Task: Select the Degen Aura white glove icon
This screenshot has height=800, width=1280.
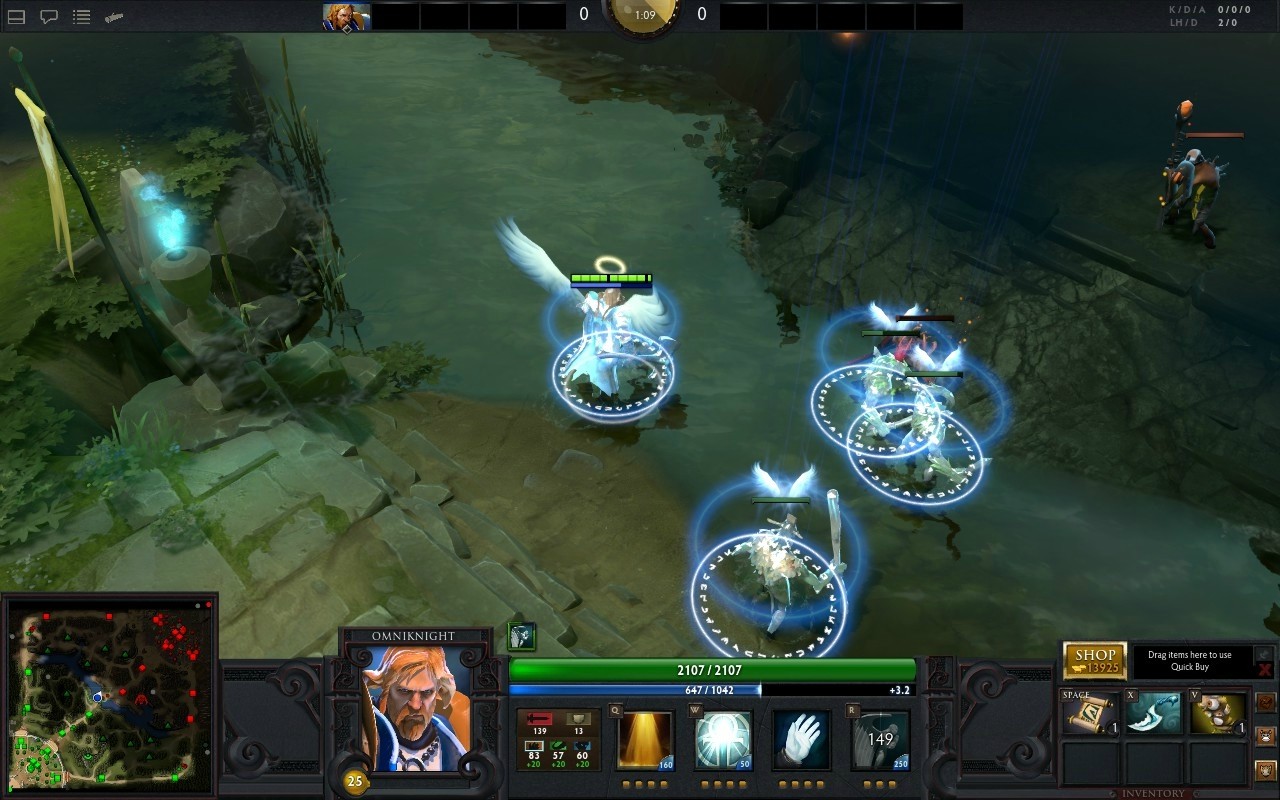Action: pyautogui.click(x=801, y=740)
